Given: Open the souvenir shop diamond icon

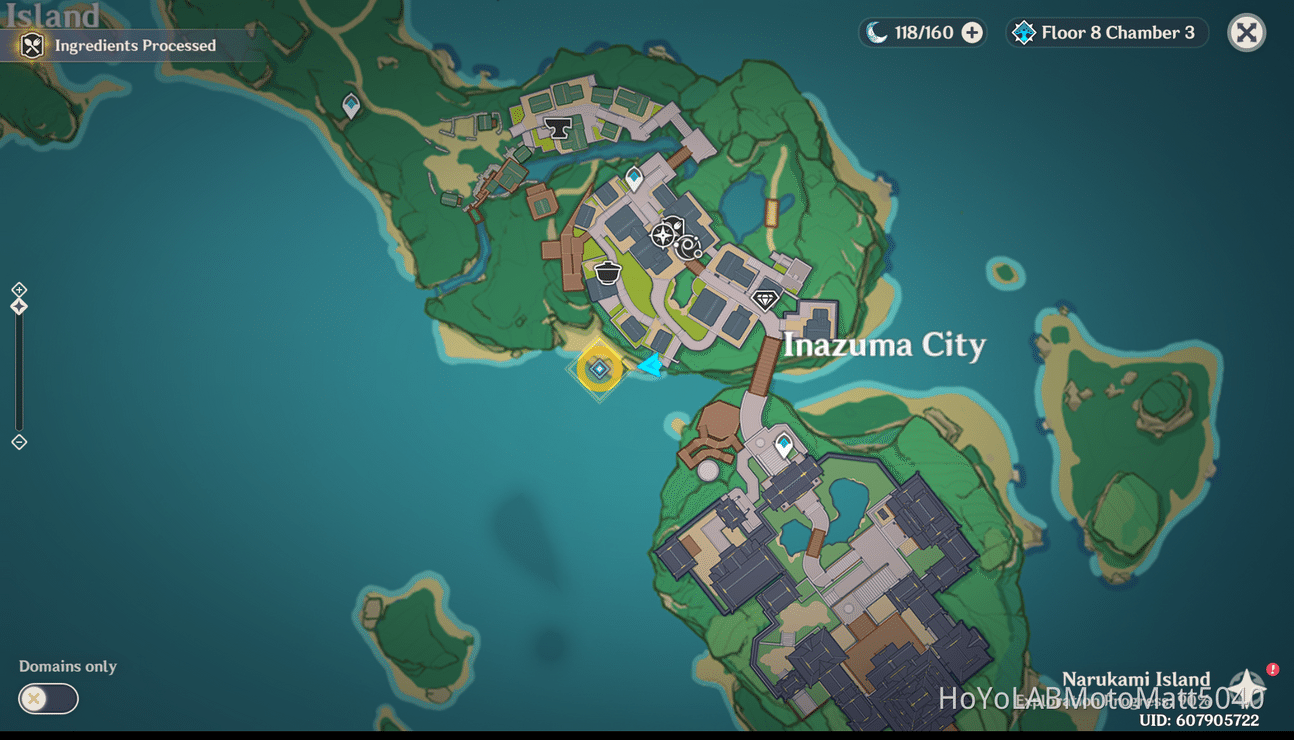Looking at the screenshot, I should 765,299.
